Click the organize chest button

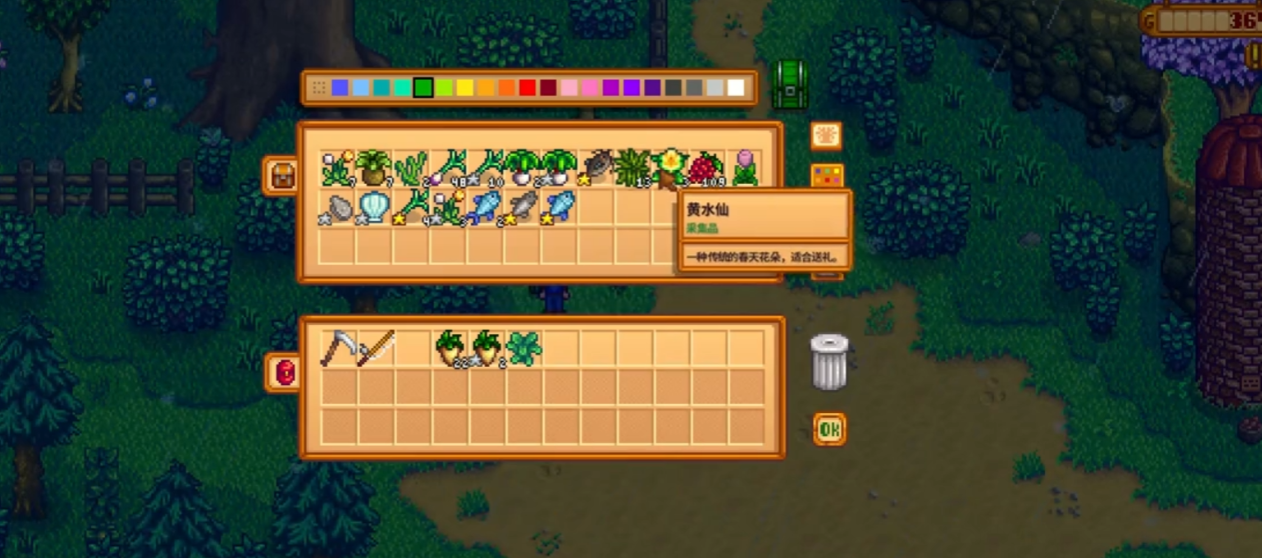click(826, 136)
